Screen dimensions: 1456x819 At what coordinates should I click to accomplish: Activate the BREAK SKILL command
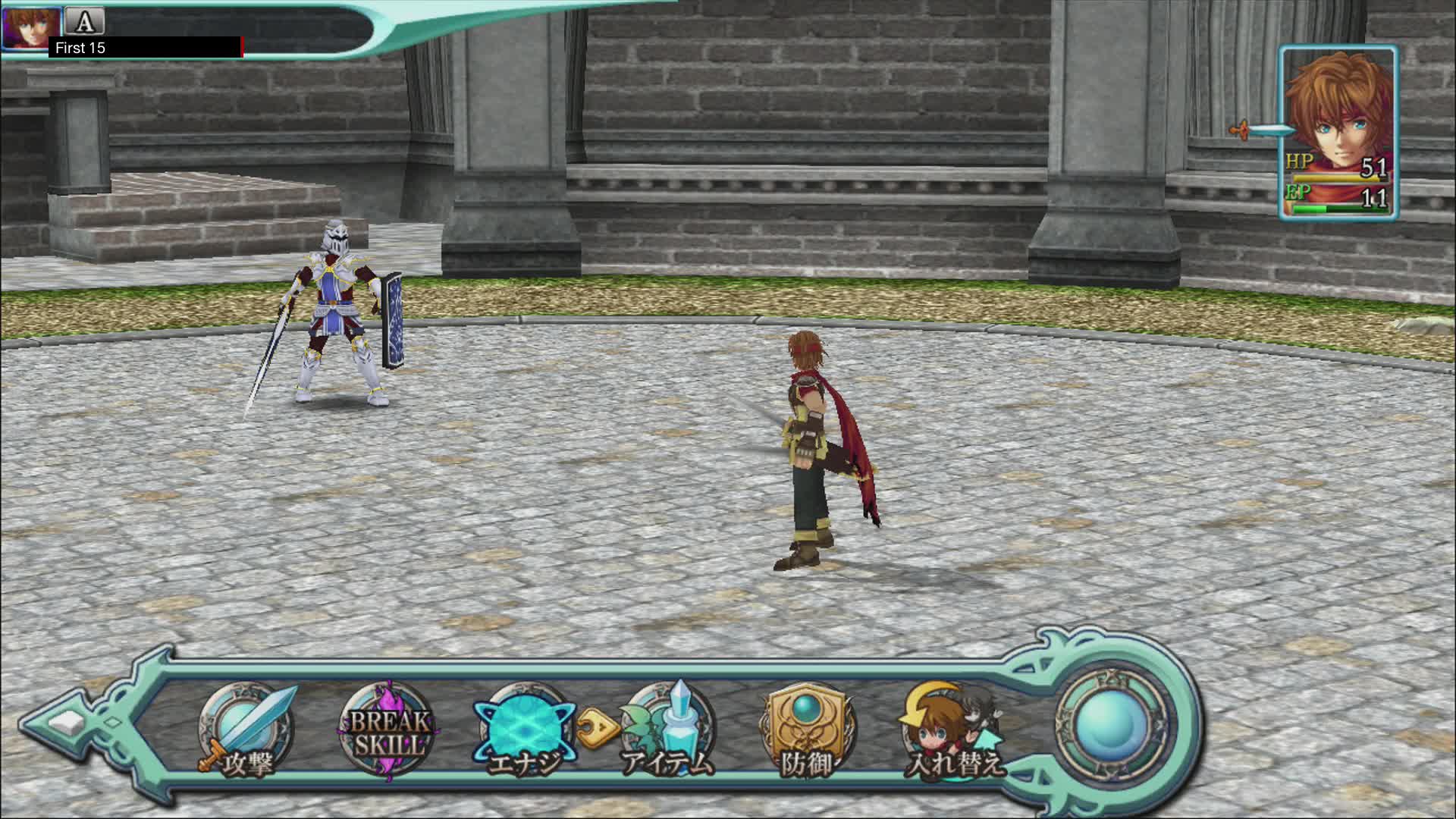click(x=388, y=730)
